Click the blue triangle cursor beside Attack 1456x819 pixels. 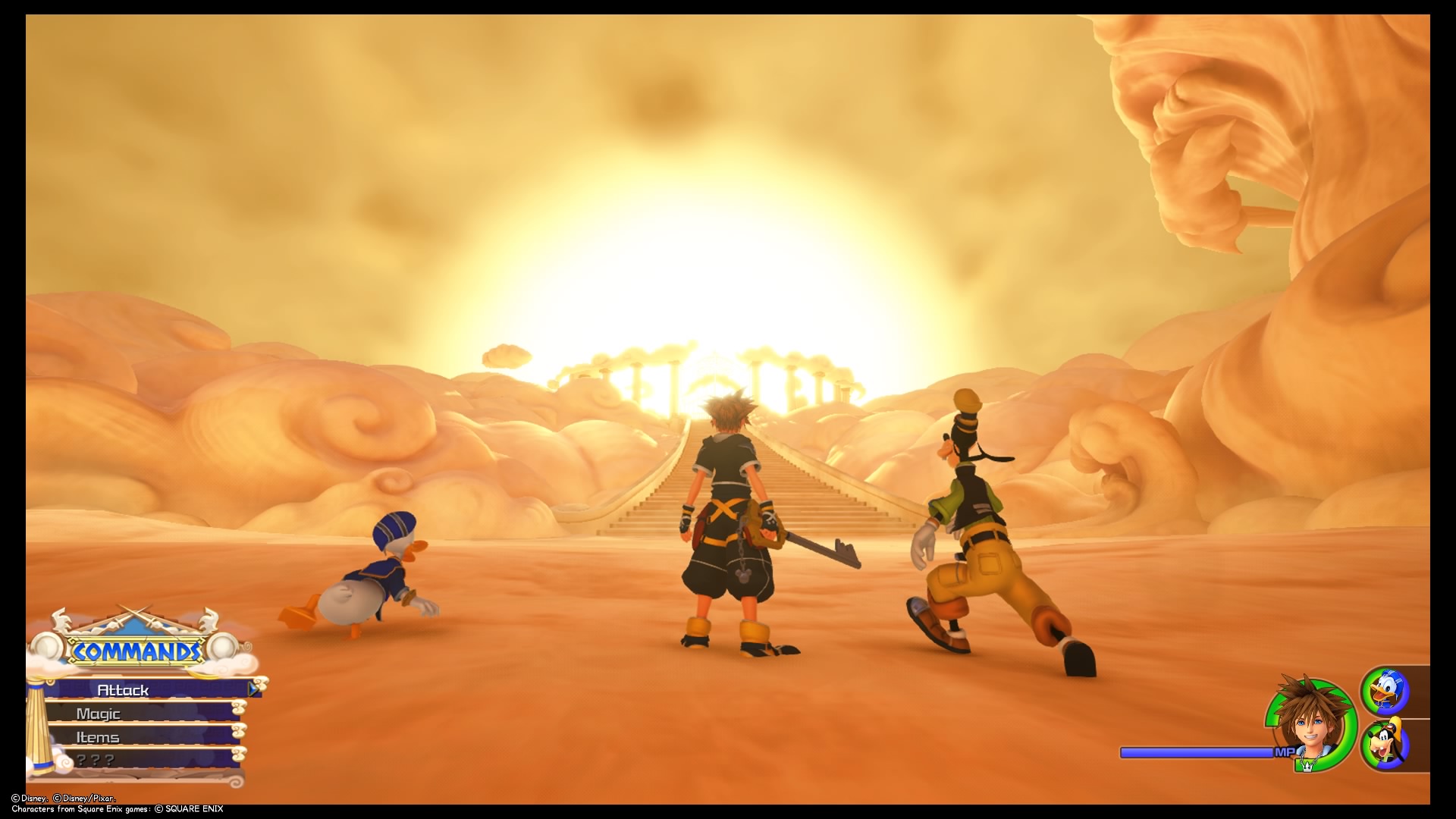[253, 689]
